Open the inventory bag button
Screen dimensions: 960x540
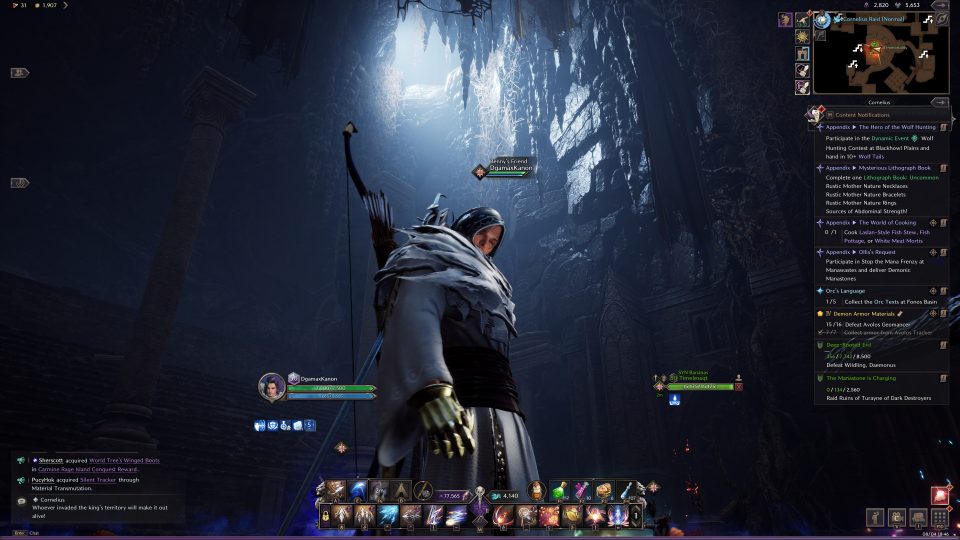click(x=917, y=518)
